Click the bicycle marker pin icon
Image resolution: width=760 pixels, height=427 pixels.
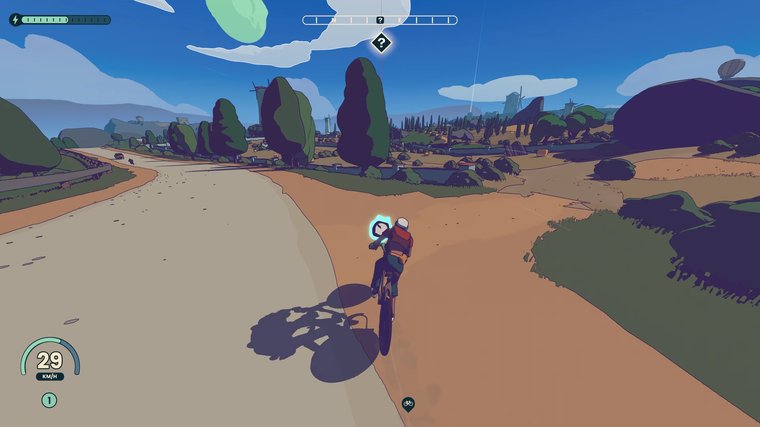click(408, 403)
